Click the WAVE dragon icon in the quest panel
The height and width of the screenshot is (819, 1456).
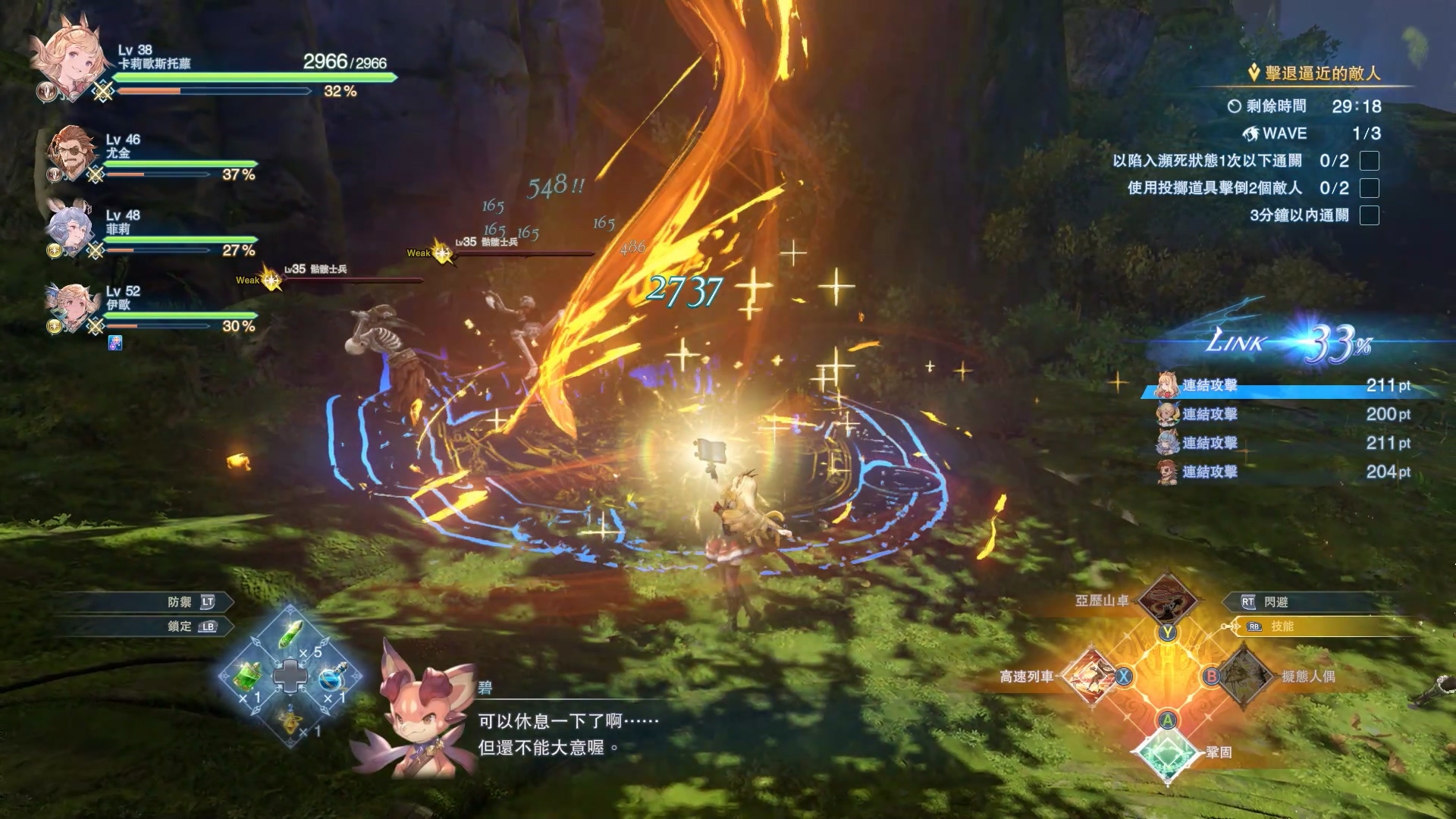tap(1251, 133)
